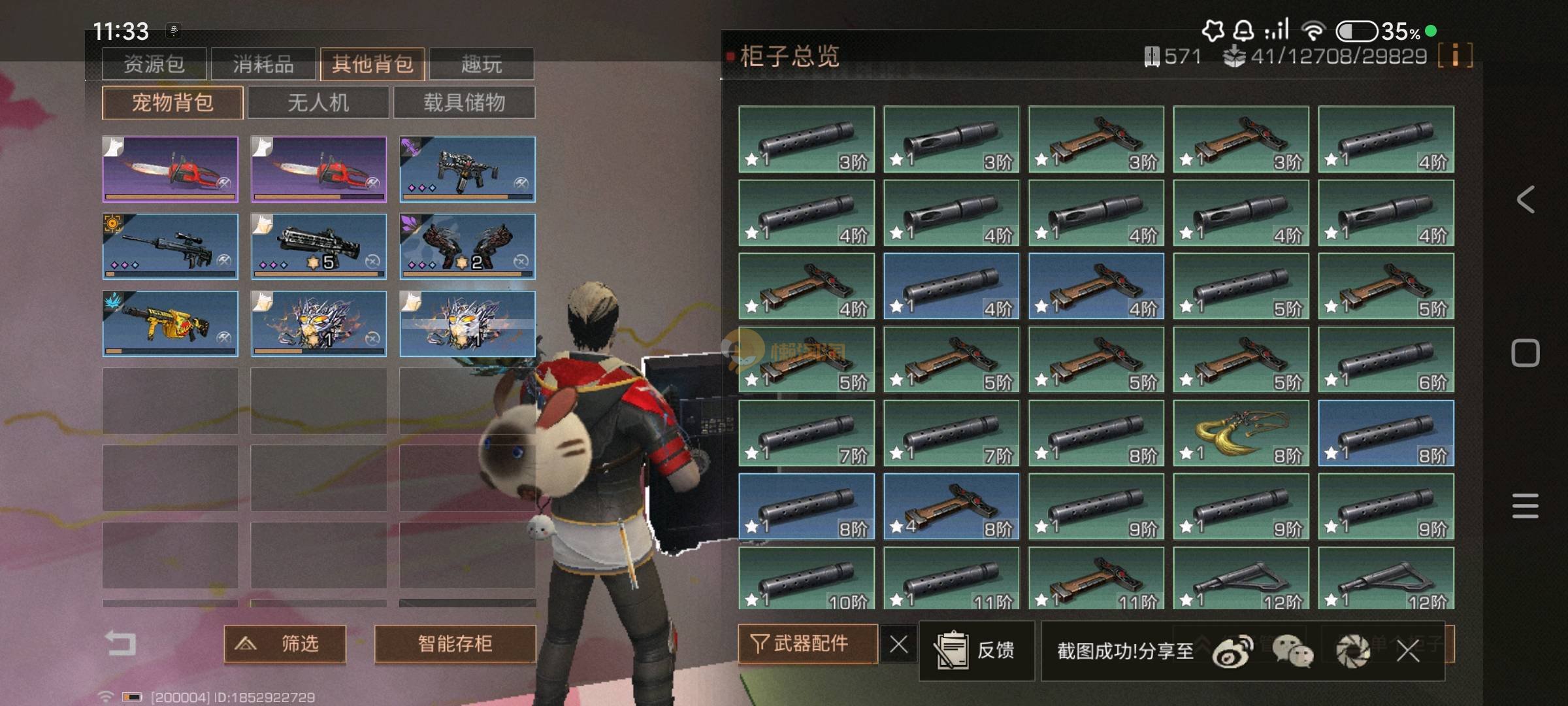The height and width of the screenshot is (706, 1568).
Task: Select the sniper rifle slot
Action: tap(170, 246)
